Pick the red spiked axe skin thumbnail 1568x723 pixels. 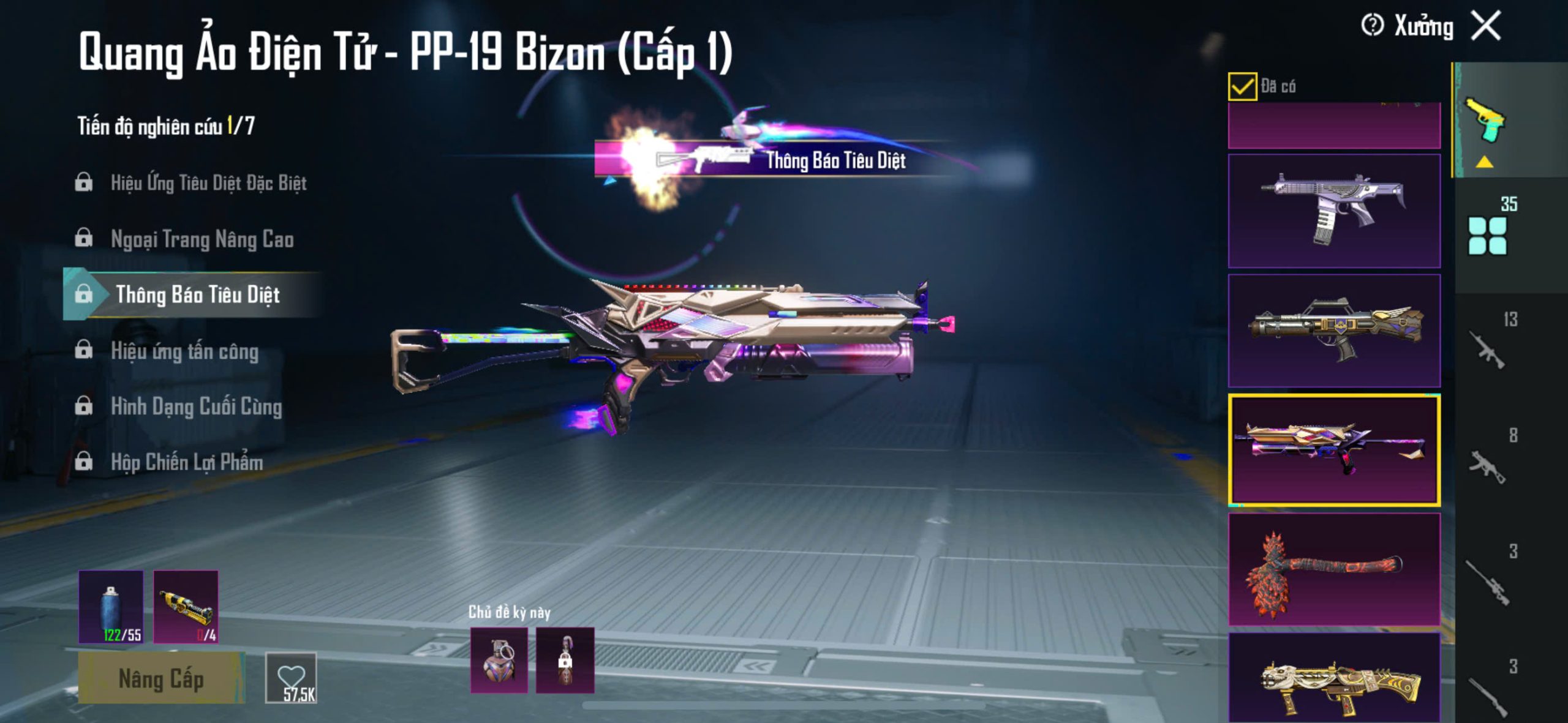point(1334,569)
